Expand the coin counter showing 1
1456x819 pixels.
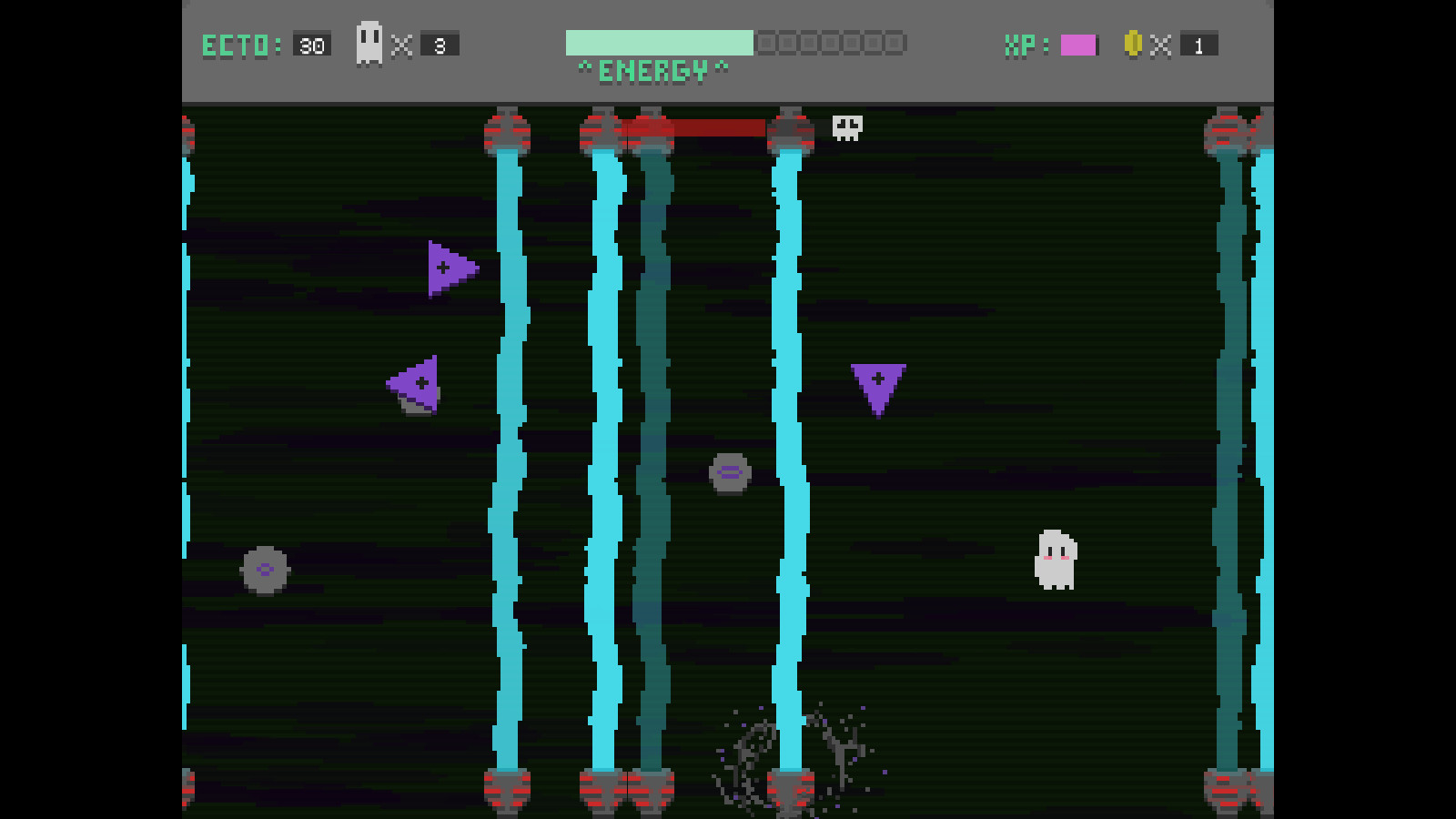tap(1199, 43)
